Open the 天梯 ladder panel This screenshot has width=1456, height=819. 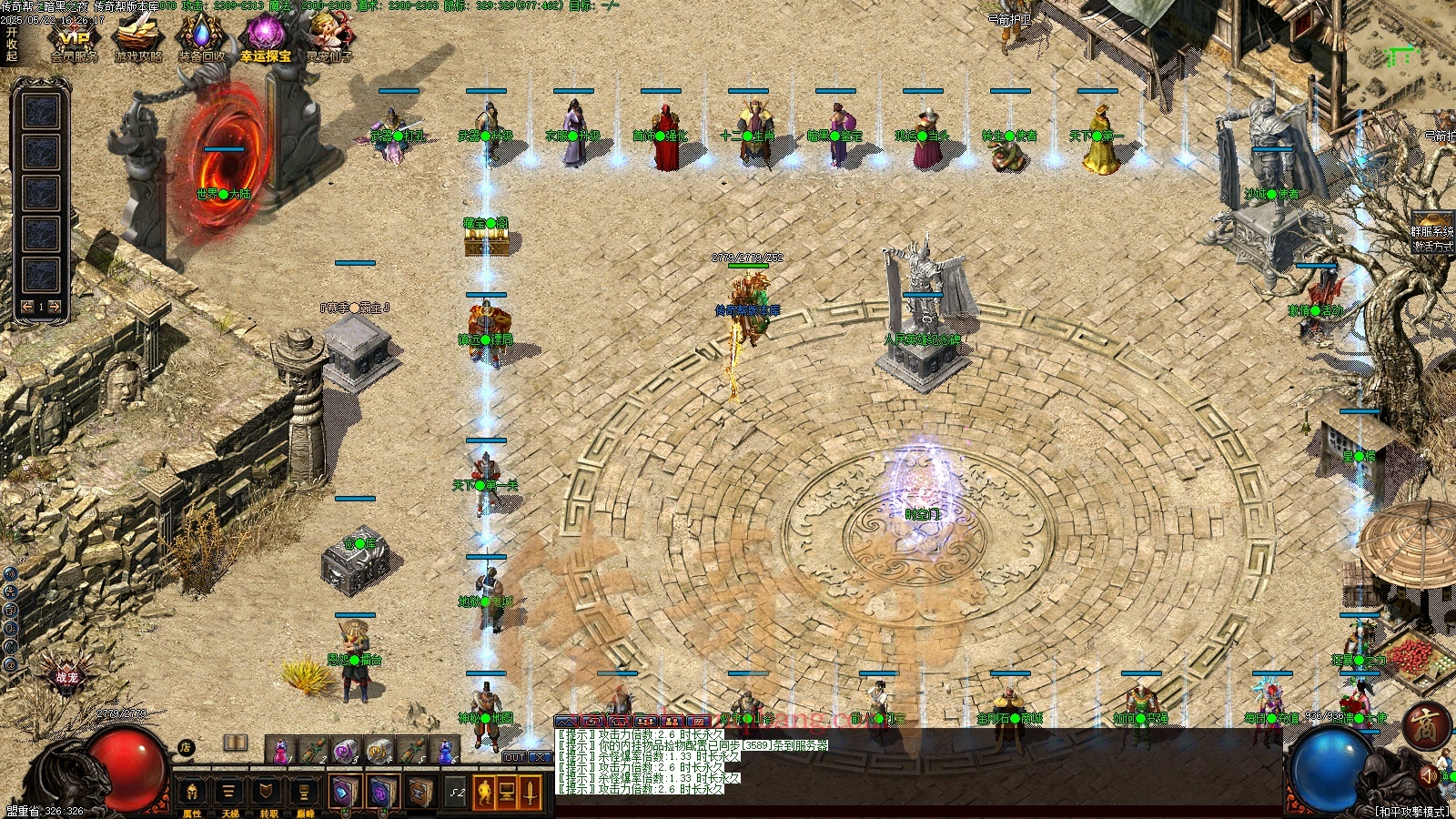pyautogui.click(x=229, y=794)
